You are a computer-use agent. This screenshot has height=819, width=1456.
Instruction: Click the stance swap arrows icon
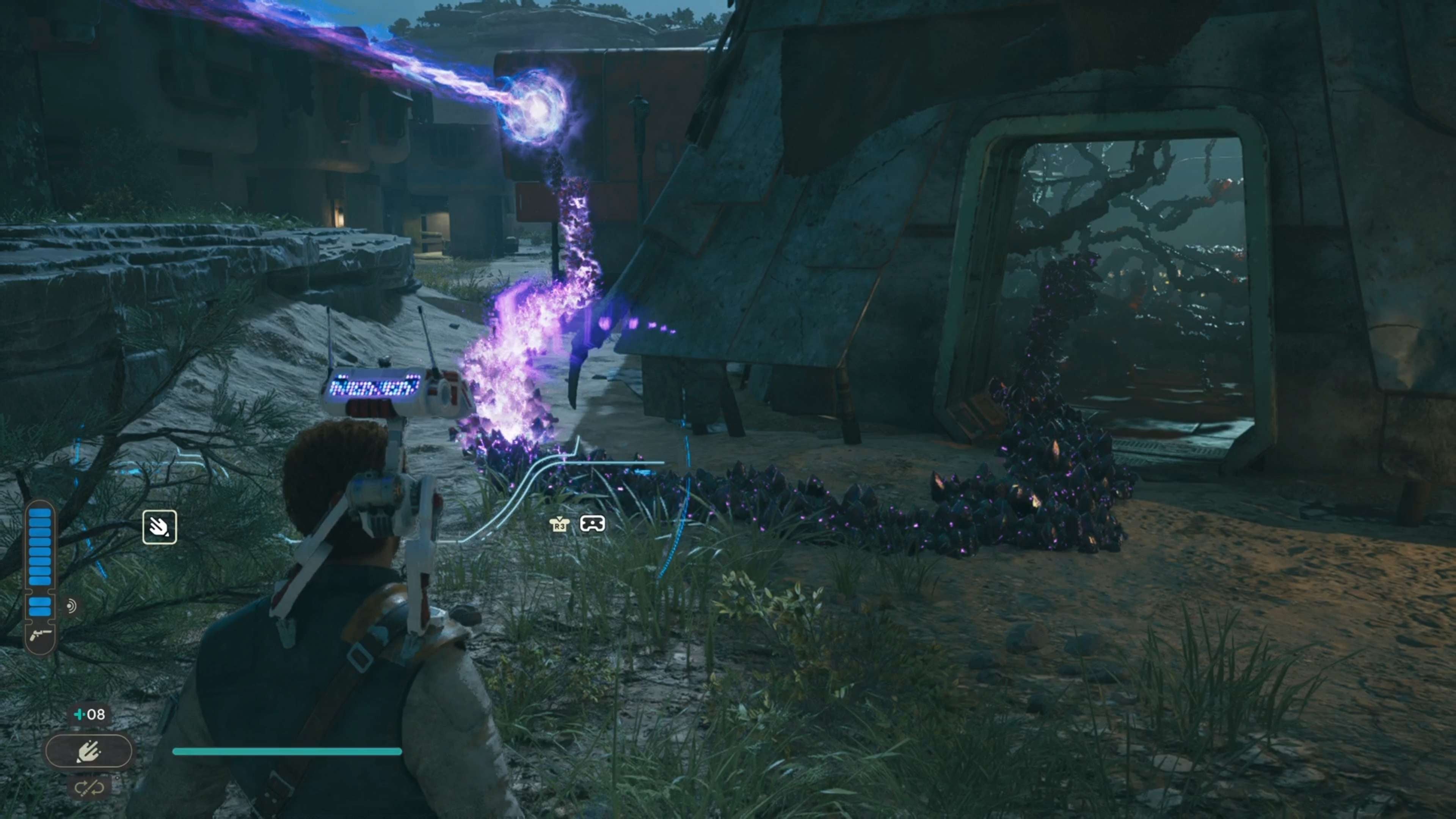coord(89,787)
